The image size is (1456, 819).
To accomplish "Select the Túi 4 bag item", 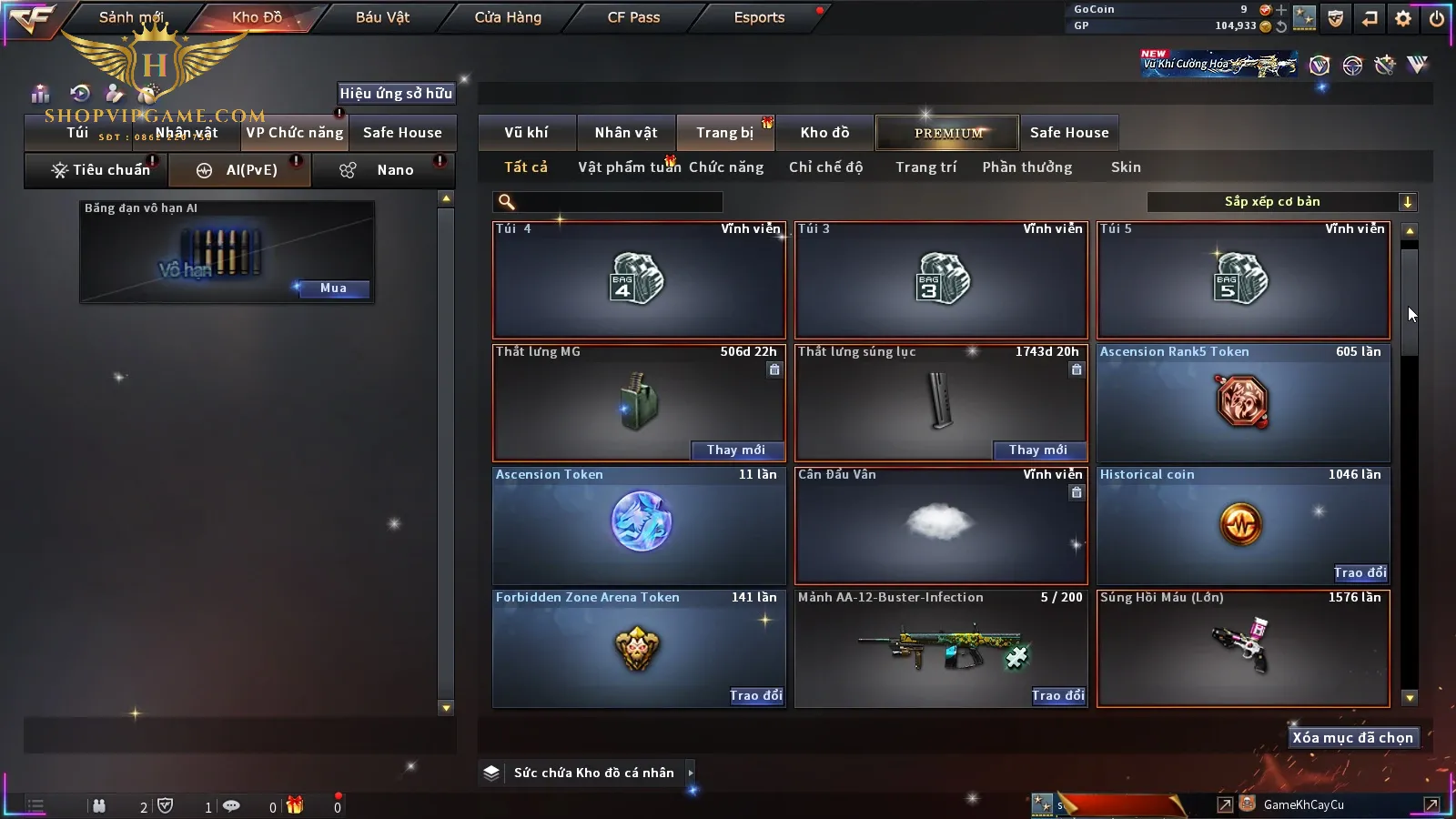I will coord(638,280).
